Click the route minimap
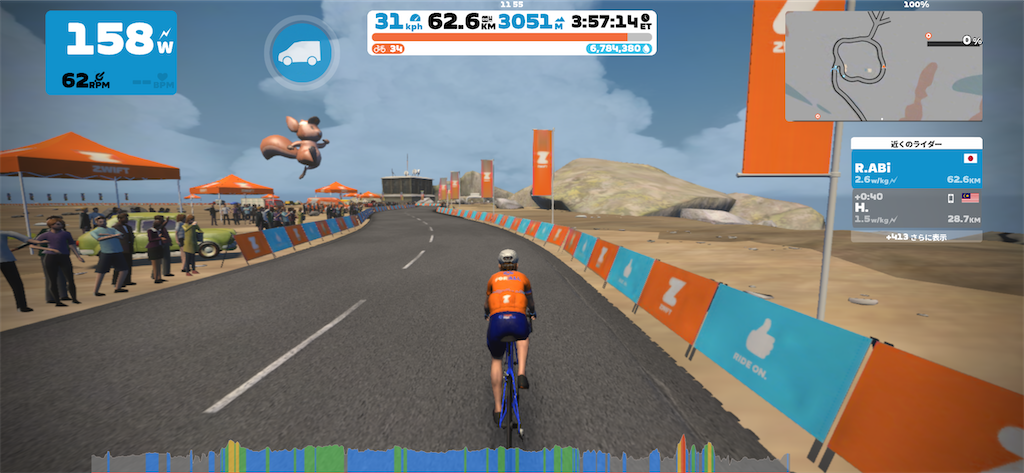The height and width of the screenshot is (473, 1024). click(x=883, y=67)
